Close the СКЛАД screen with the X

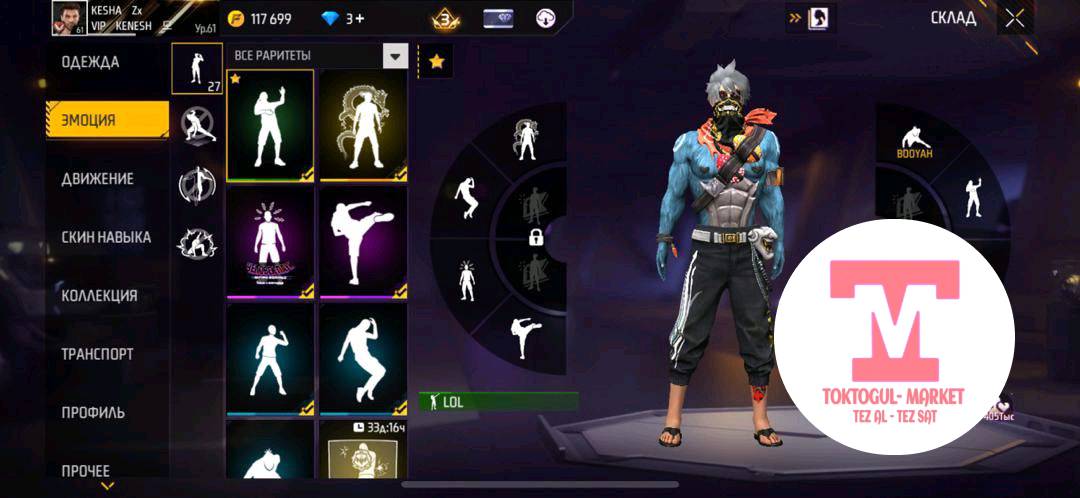coord(1015,18)
